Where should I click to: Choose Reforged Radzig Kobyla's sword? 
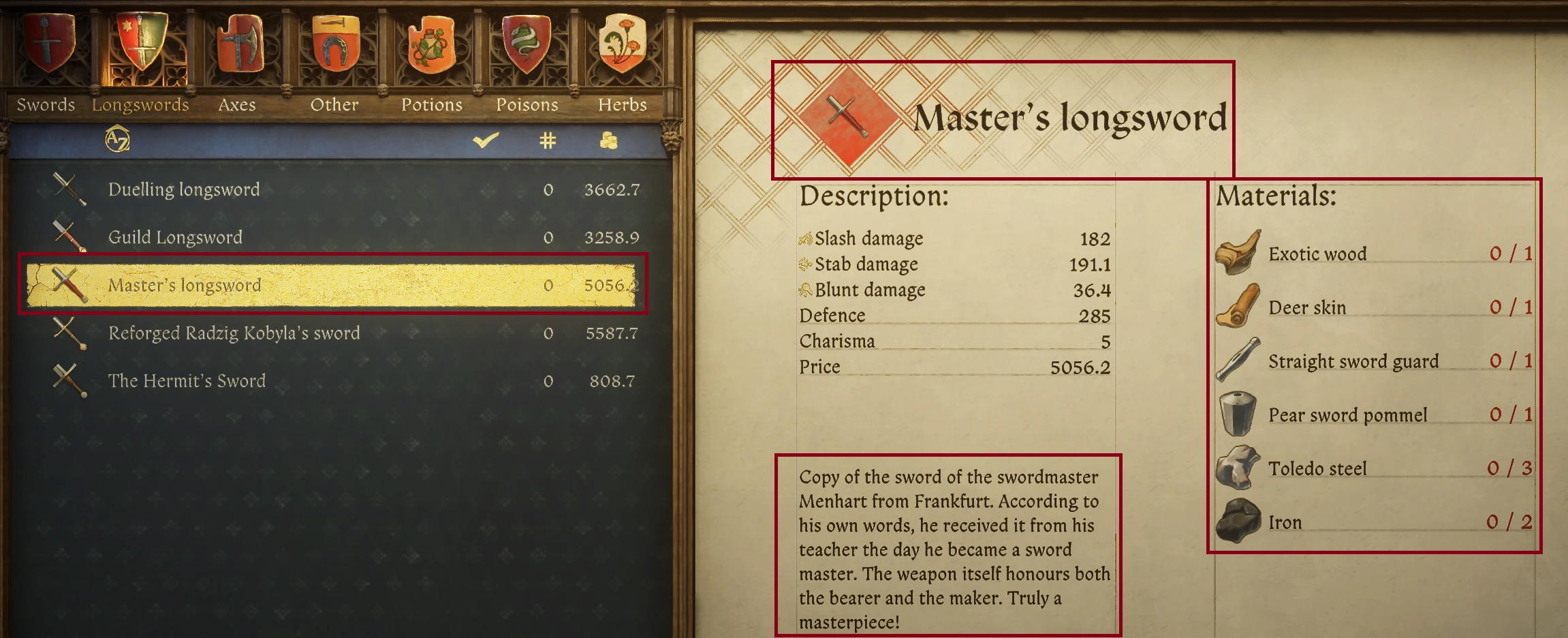pos(234,333)
